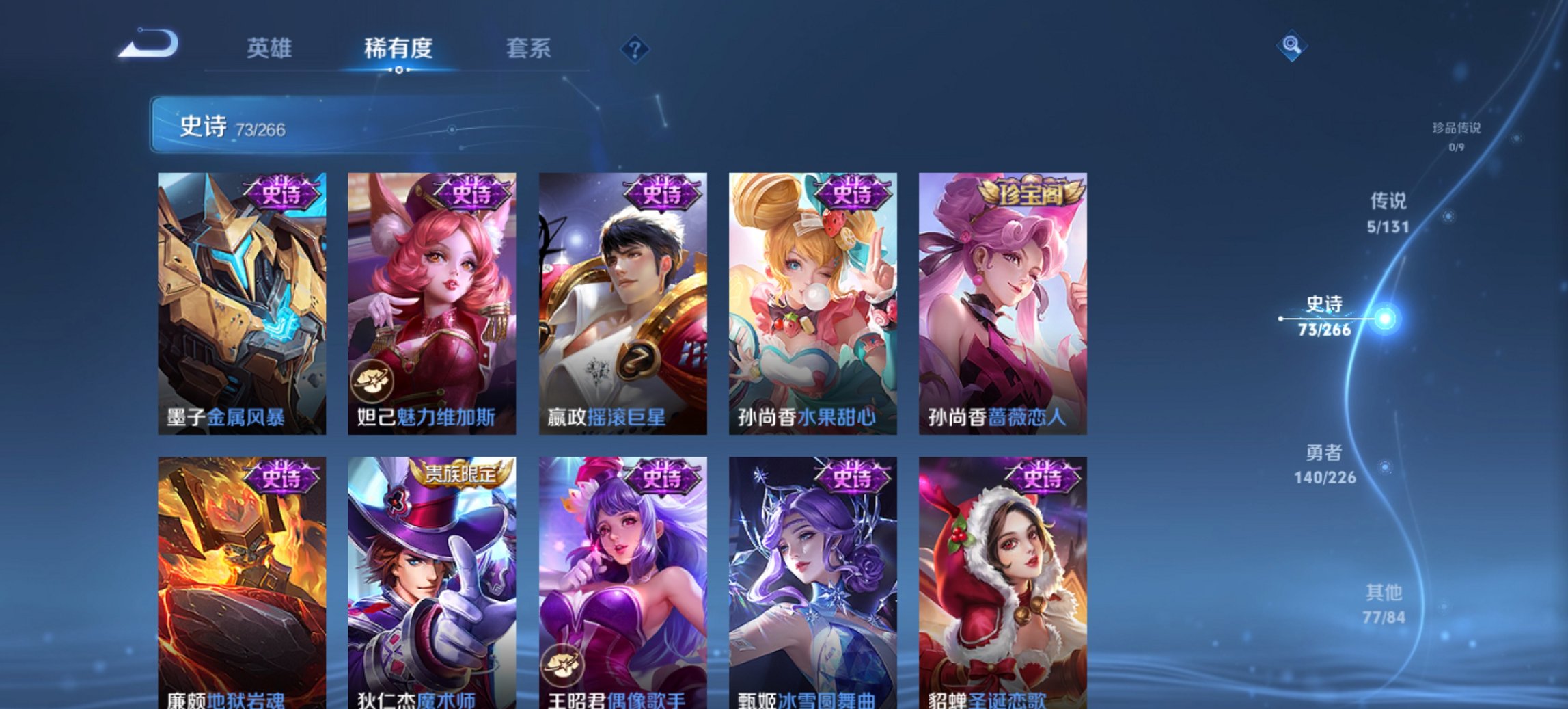Reselect the 稀有度 tab

pos(398,49)
